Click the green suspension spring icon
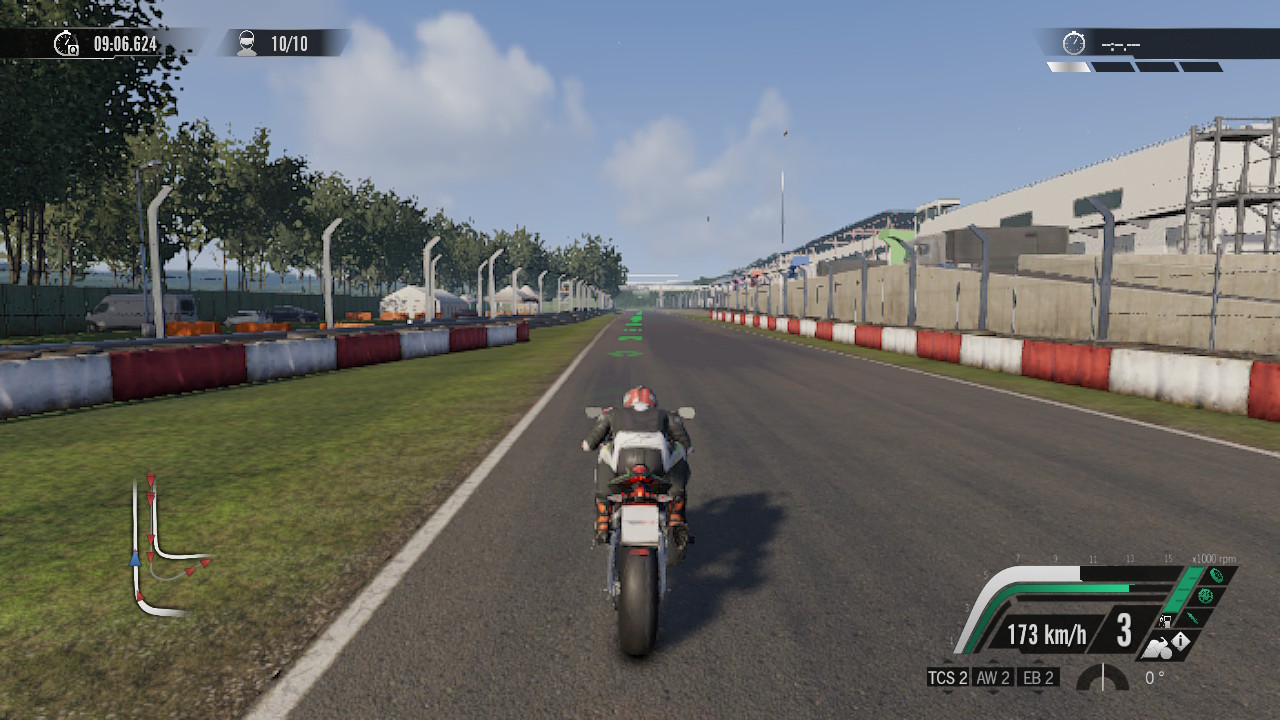The width and height of the screenshot is (1280, 720). tap(1193, 618)
